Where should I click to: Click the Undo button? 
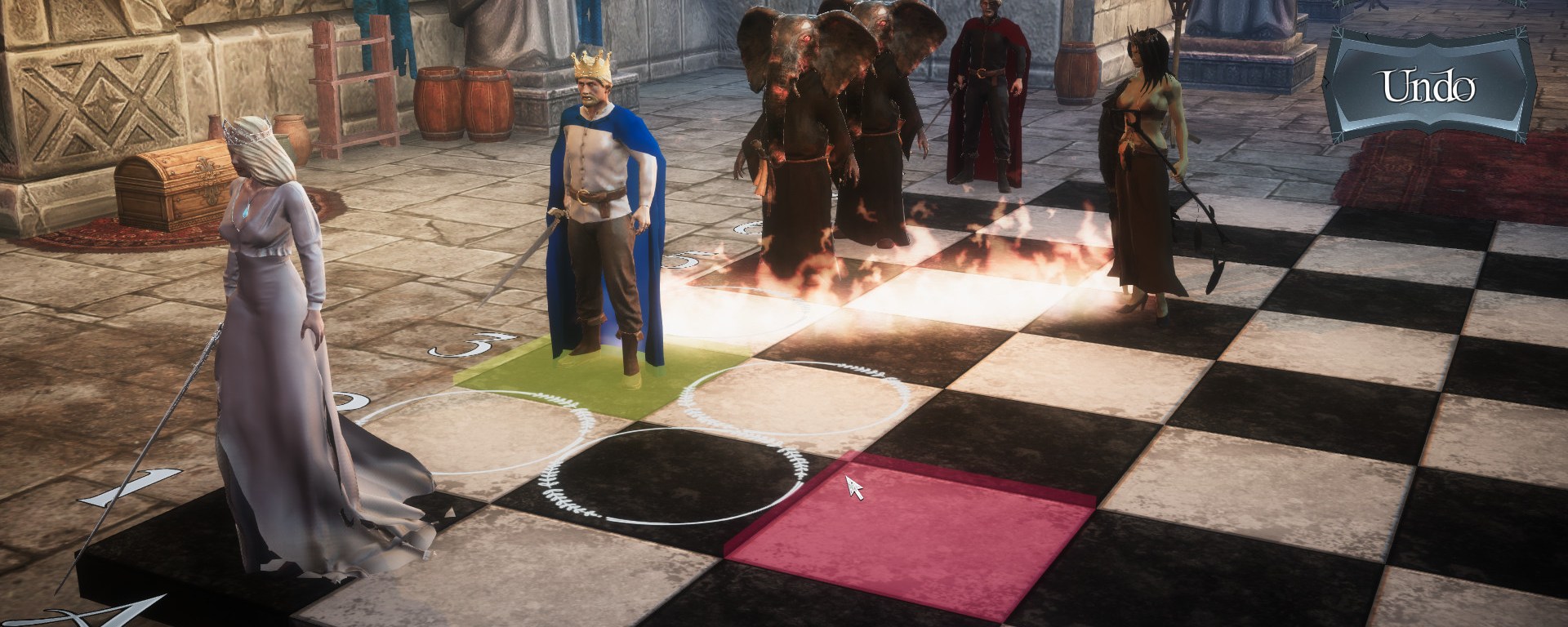(x=1428, y=87)
